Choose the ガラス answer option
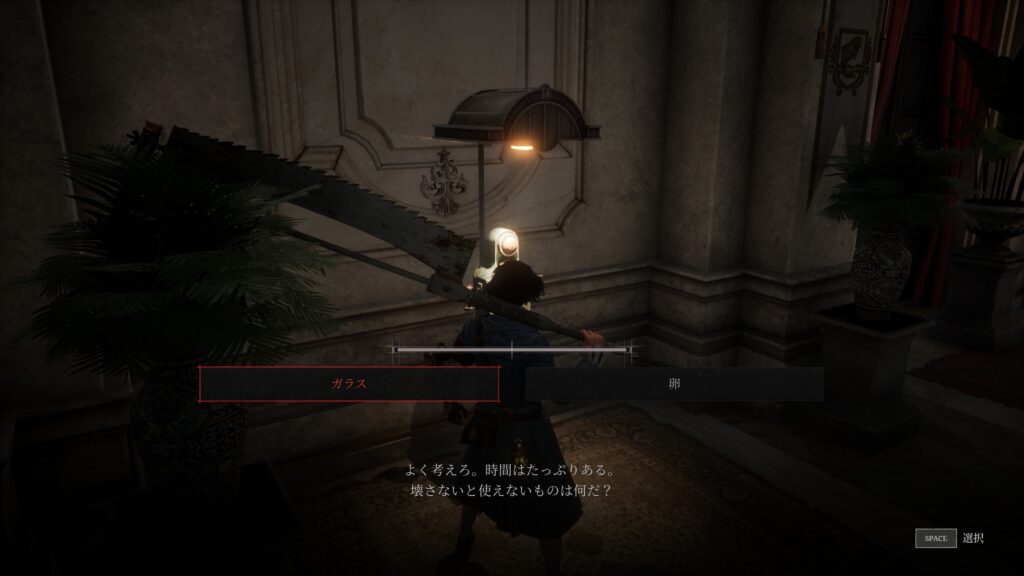Screen dimensions: 1024x576 coord(349,384)
